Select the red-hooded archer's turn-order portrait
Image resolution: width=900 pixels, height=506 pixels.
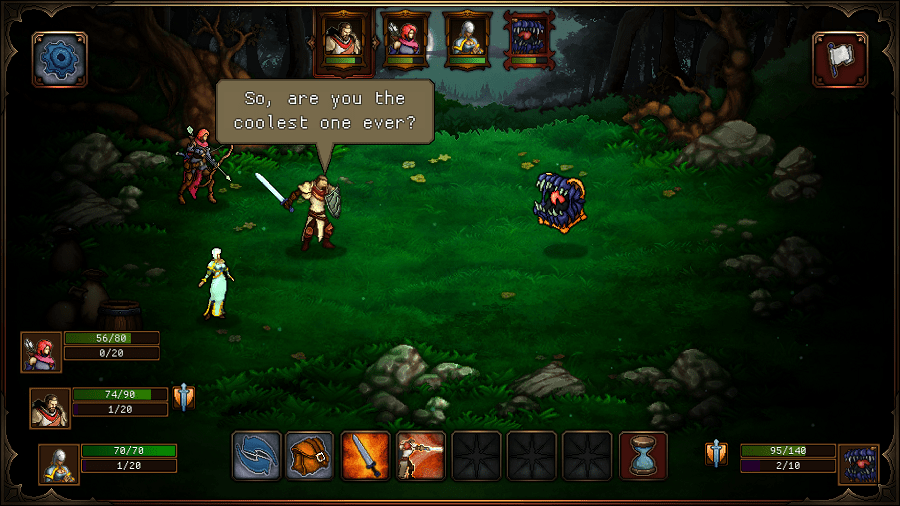point(405,41)
